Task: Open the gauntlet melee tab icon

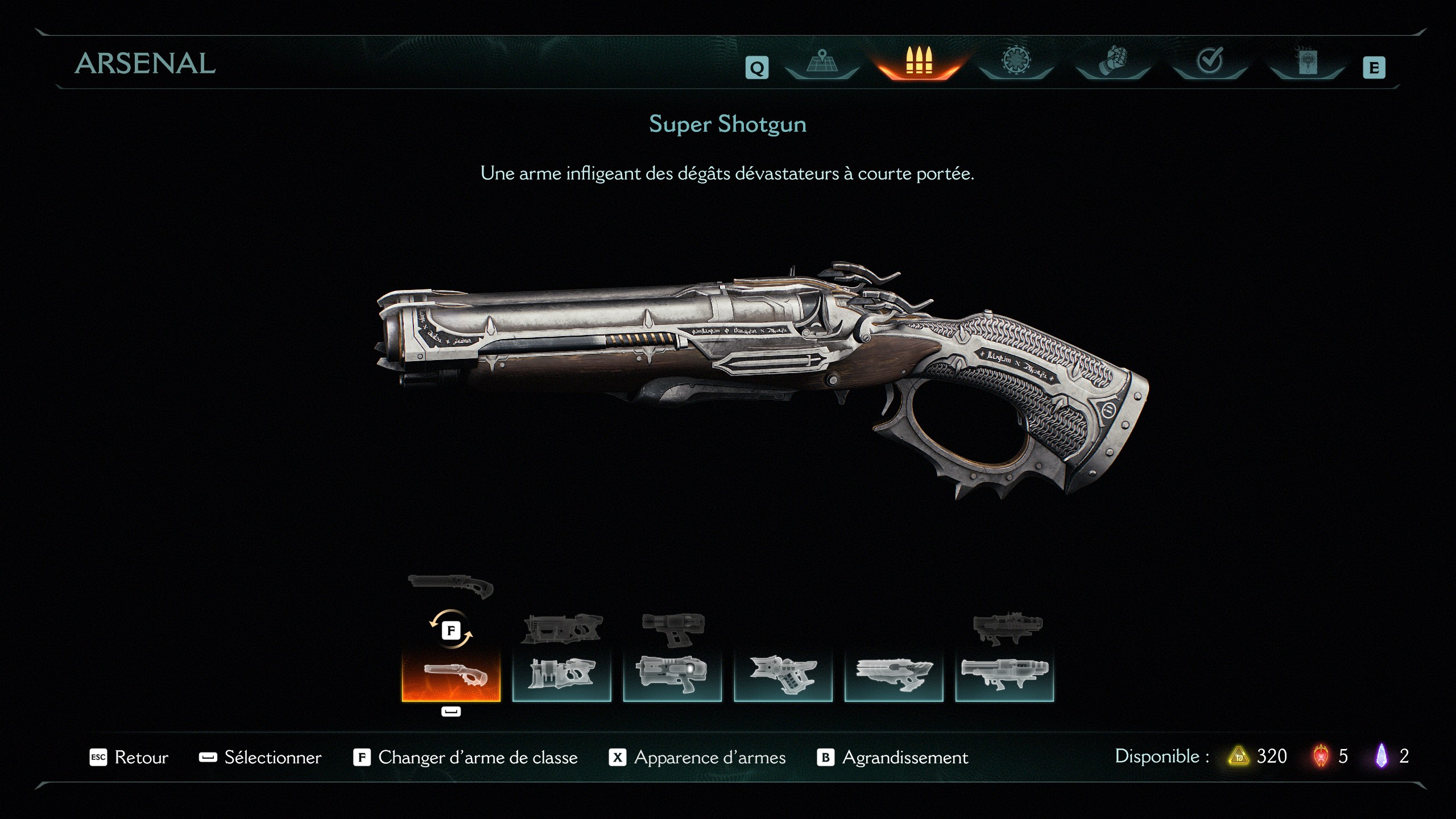Action: point(1112,63)
